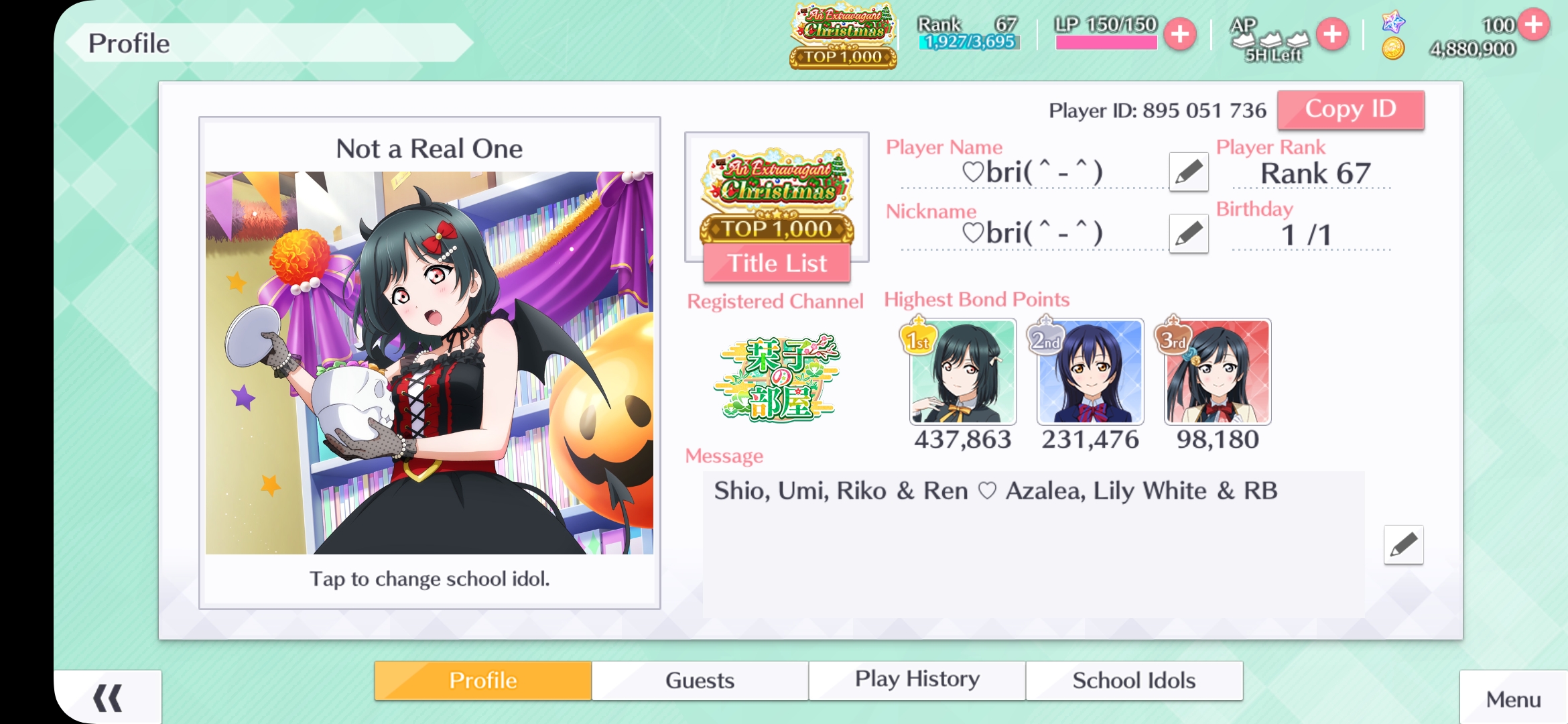Screen dimensions: 1568x724
Task: Open the Menu button
Action: [x=1513, y=699]
